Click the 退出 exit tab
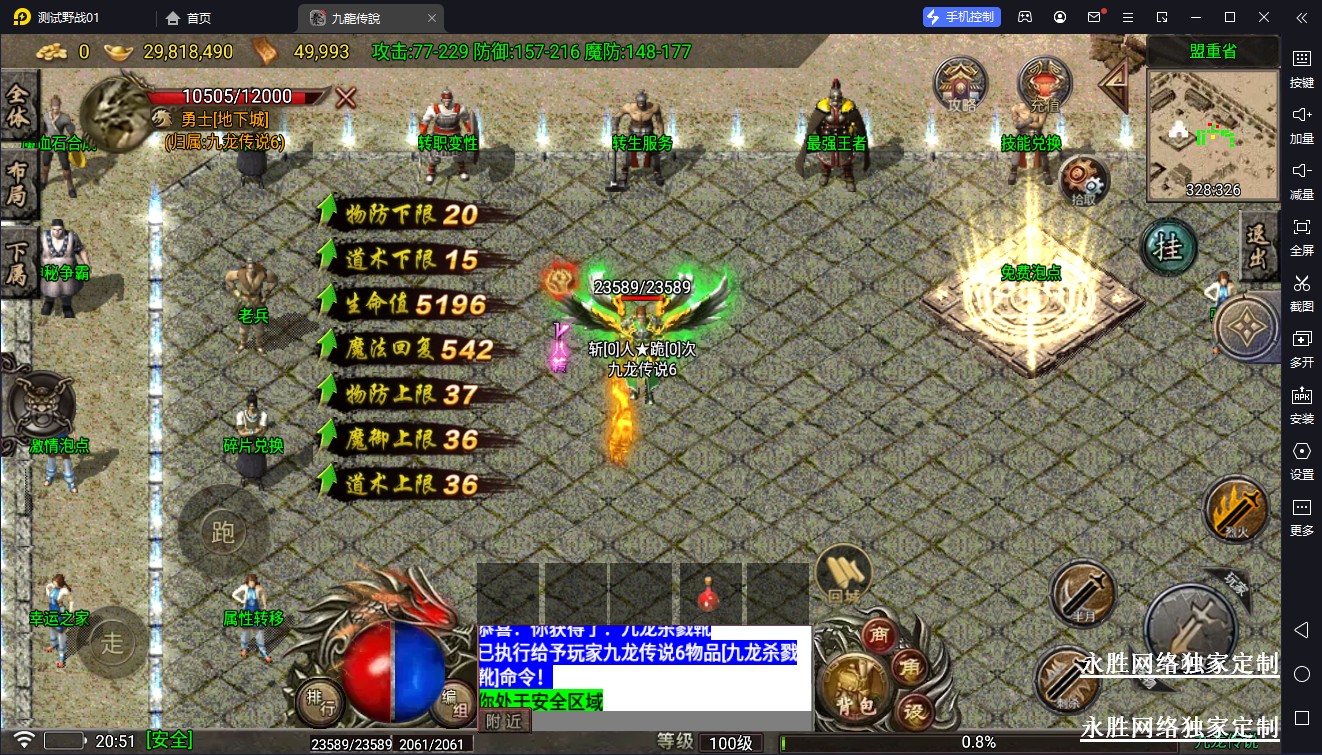Image resolution: width=1322 pixels, height=755 pixels. coord(1258,247)
